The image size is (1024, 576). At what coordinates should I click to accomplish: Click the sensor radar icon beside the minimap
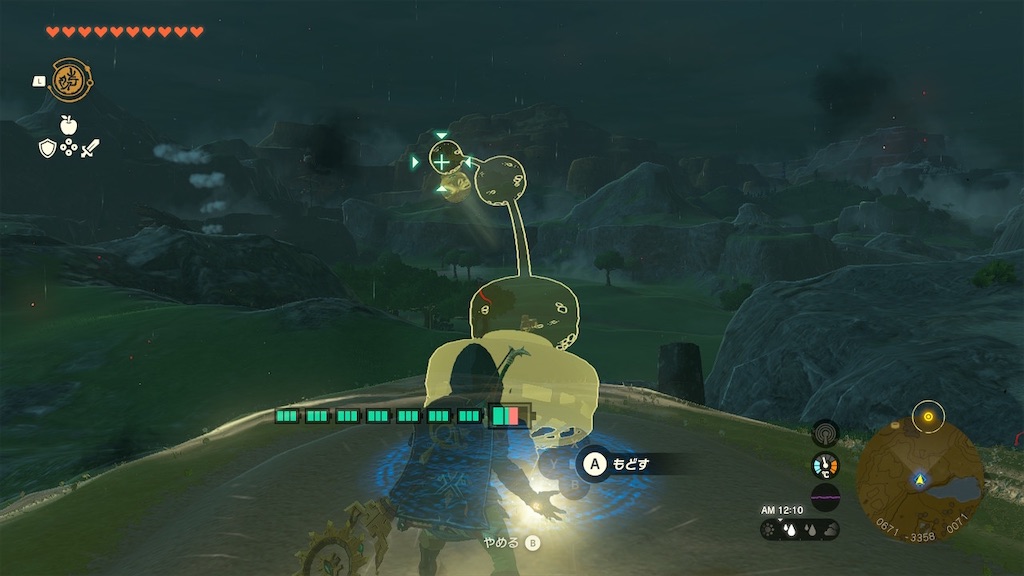(825, 433)
